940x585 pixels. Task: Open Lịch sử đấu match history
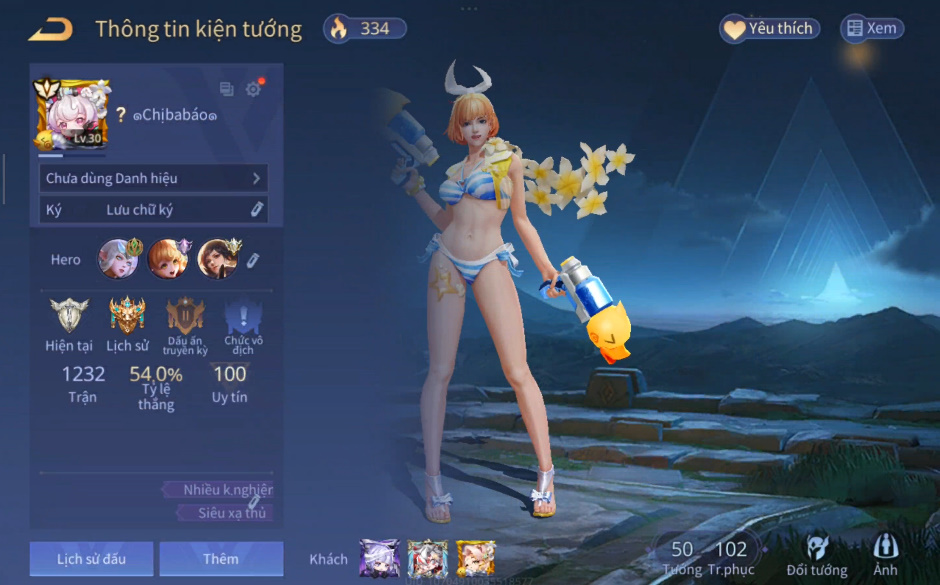click(x=91, y=559)
